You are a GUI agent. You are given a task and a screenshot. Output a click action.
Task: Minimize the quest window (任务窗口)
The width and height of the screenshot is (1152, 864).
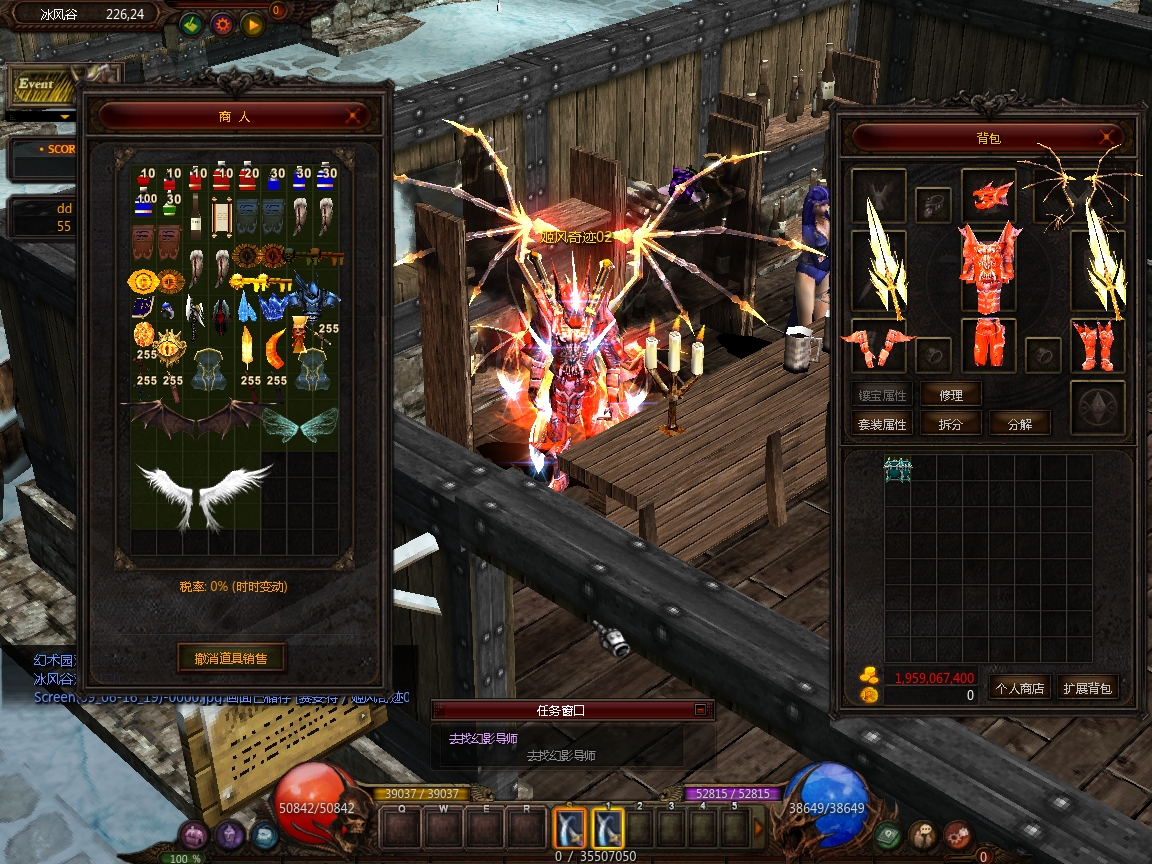(700, 710)
